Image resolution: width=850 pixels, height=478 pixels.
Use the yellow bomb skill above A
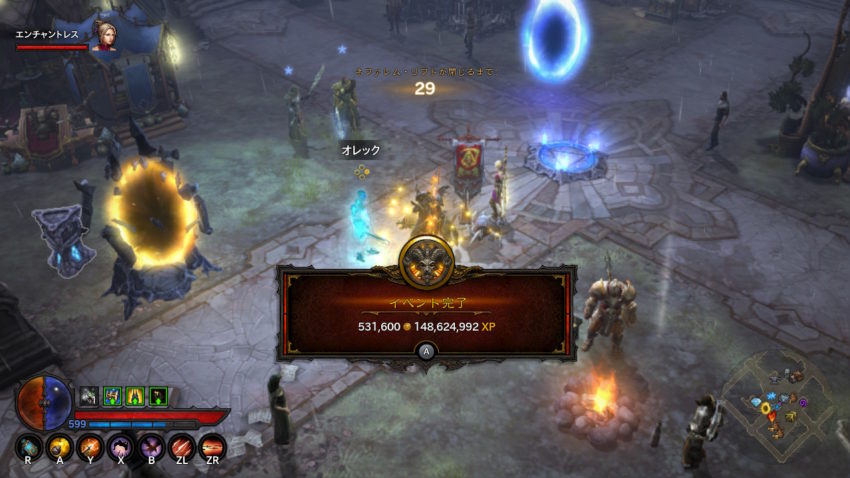pos(59,447)
